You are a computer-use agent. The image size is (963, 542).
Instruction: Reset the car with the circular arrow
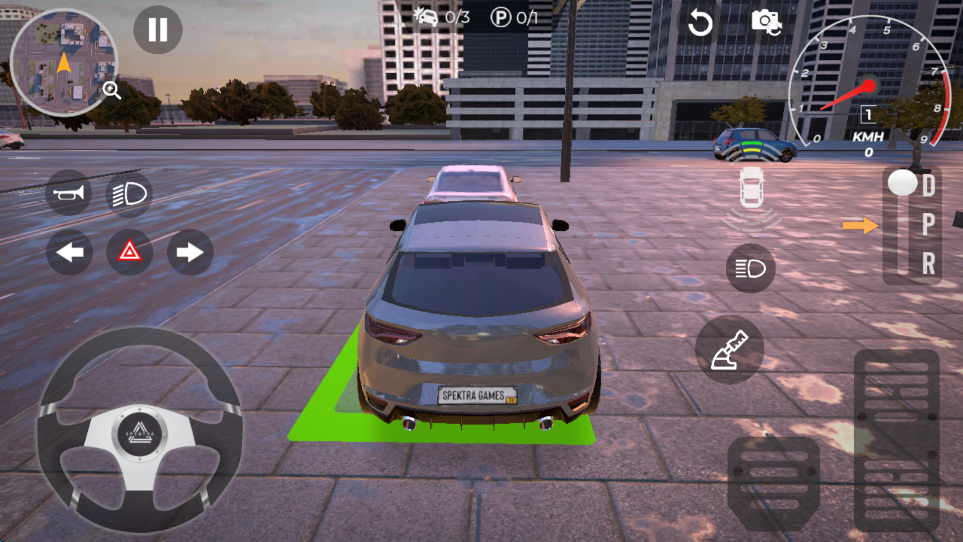point(700,22)
